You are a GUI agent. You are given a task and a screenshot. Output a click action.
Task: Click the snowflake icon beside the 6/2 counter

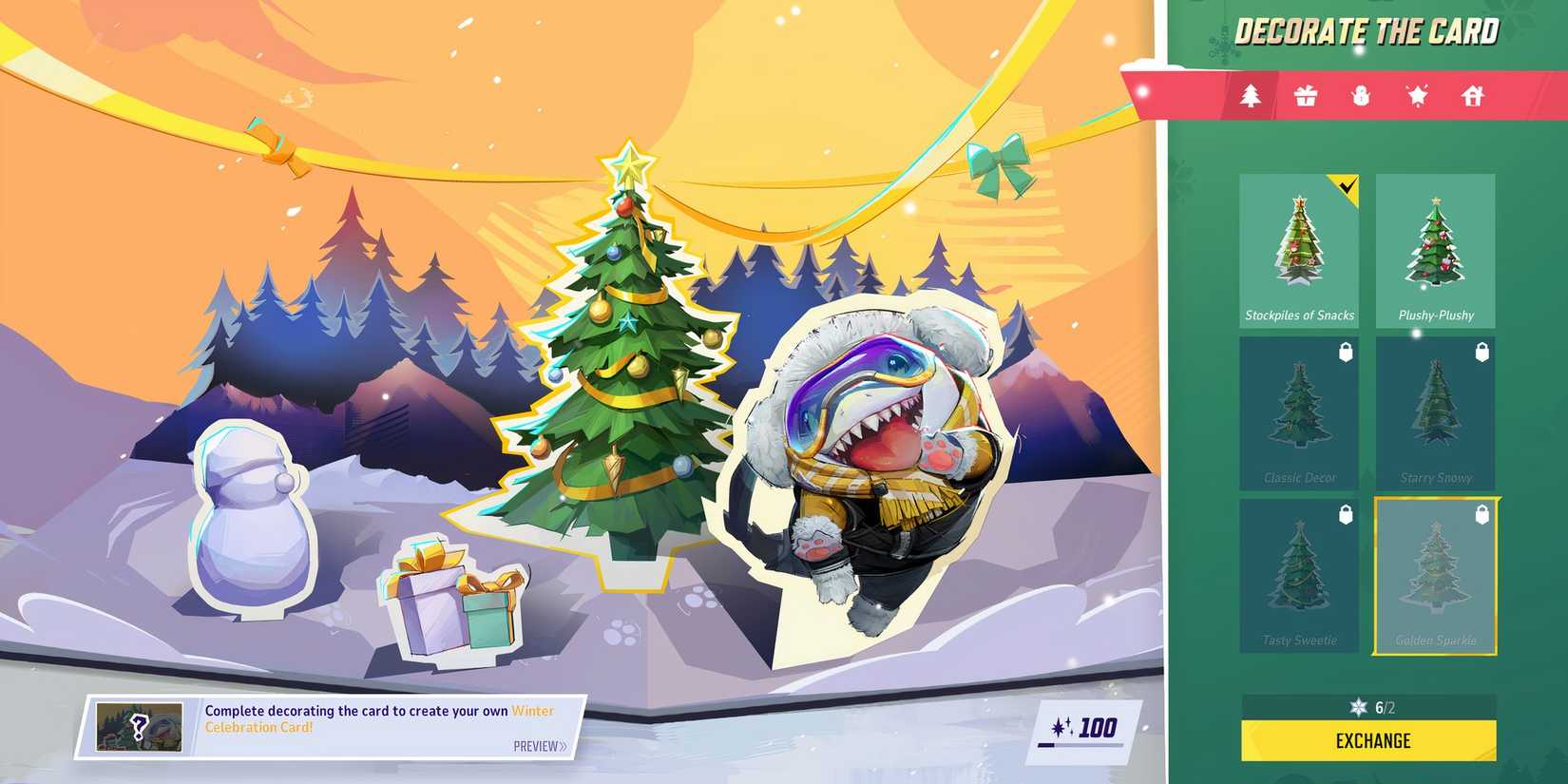coord(1359,707)
